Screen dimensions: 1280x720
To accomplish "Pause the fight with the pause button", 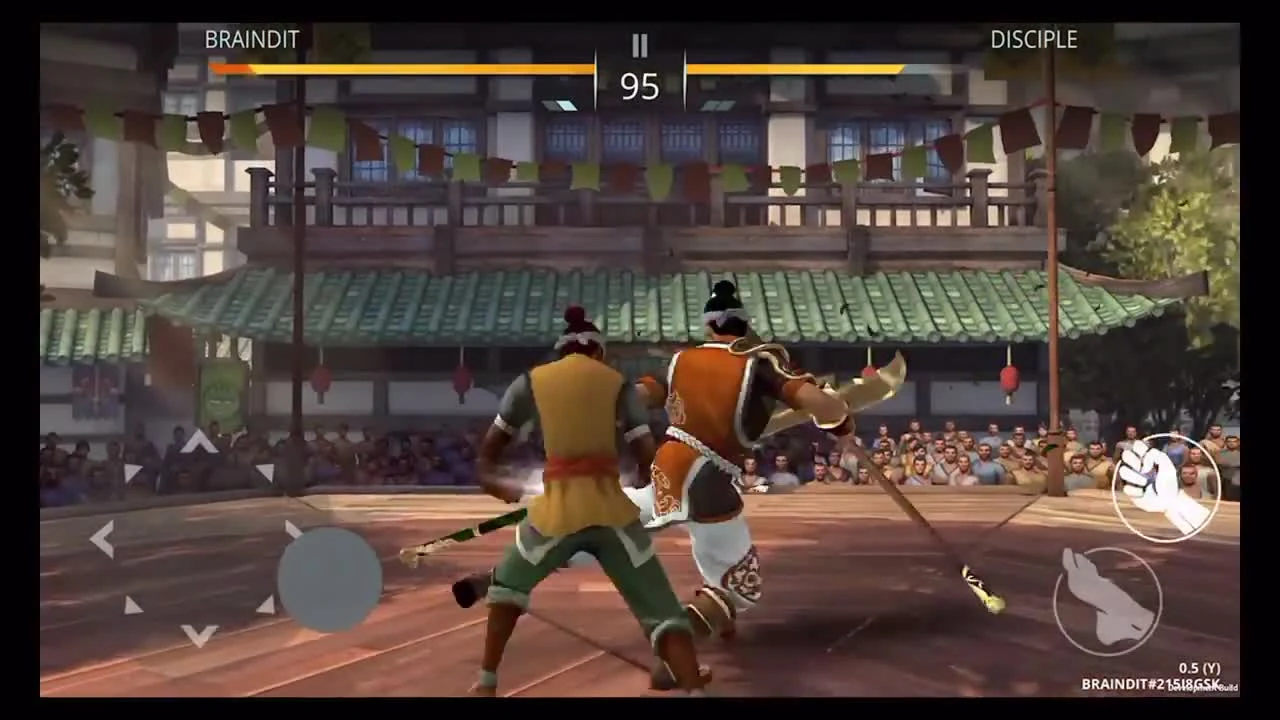I will click(x=639, y=45).
